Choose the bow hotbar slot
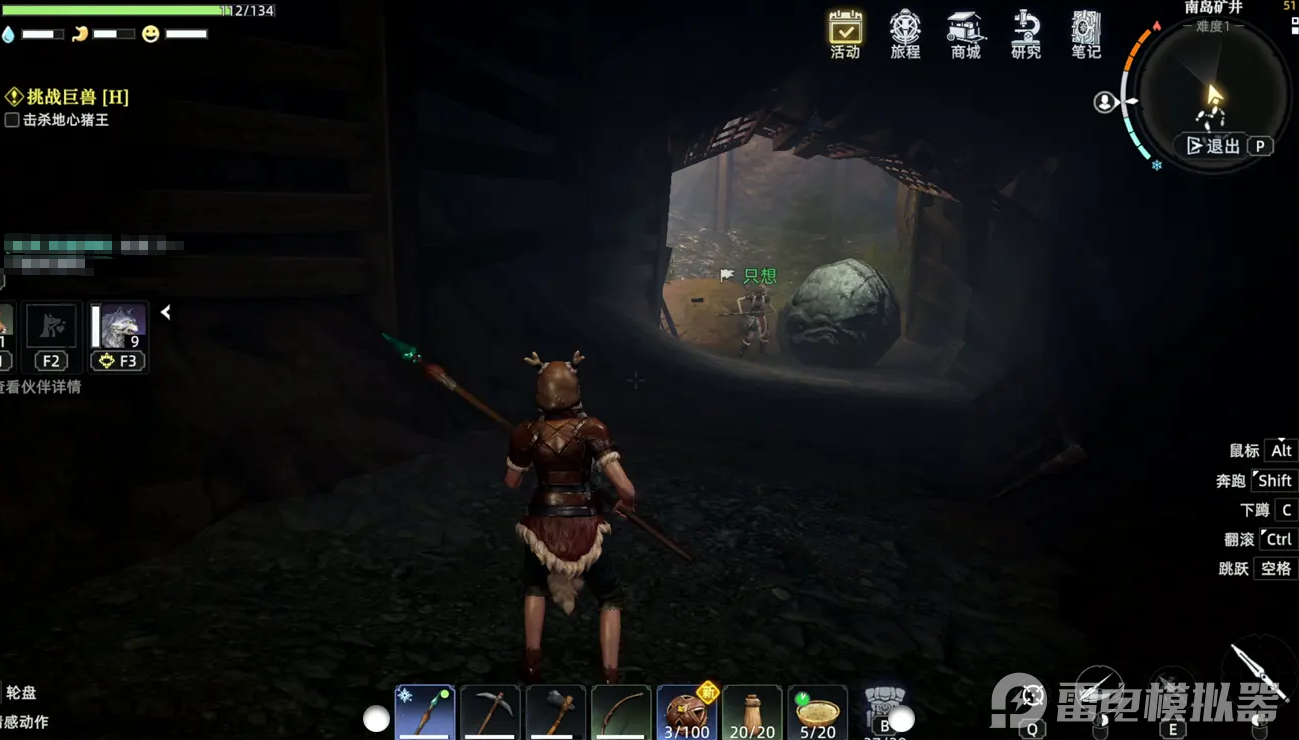The image size is (1299, 740). pos(621,711)
